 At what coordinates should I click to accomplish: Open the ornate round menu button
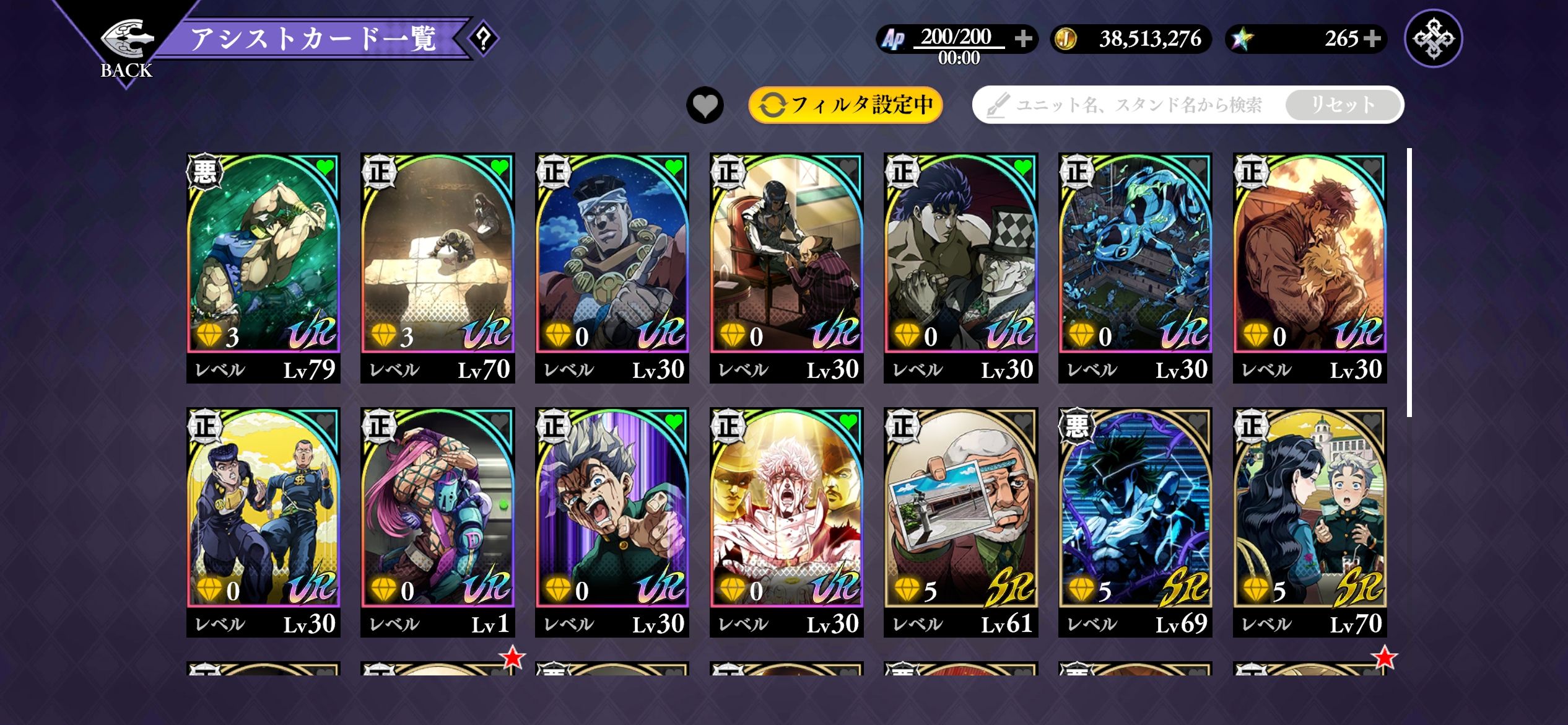pos(1433,38)
